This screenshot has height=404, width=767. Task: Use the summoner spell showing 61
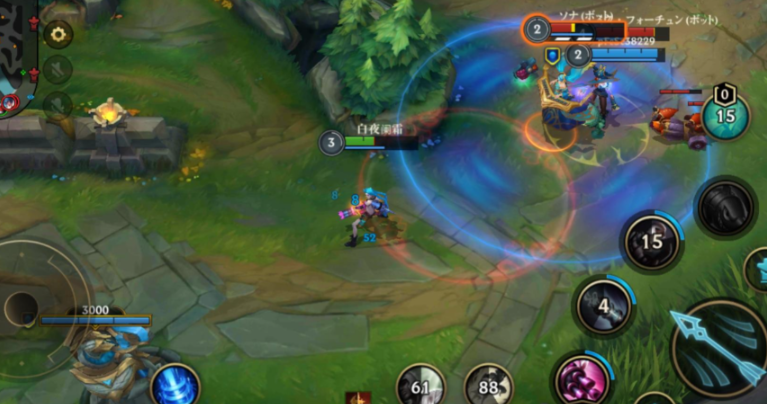tap(421, 386)
